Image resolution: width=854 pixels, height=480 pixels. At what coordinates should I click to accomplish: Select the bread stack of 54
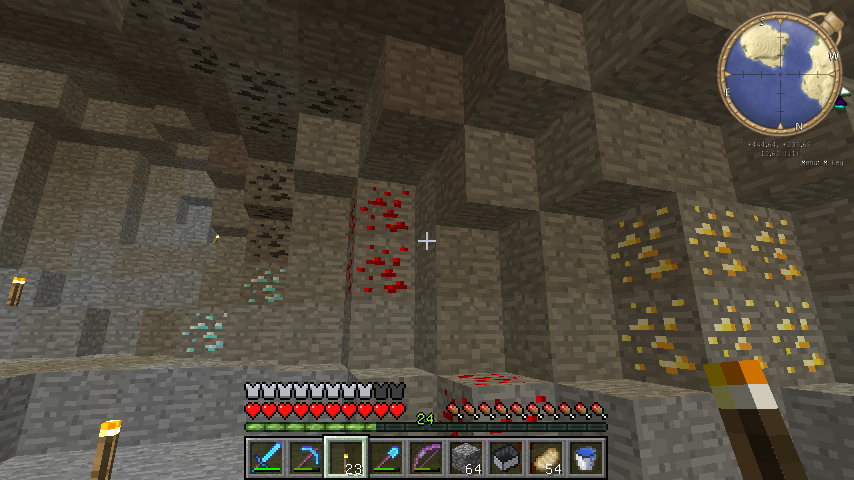(x=546, y=457)
